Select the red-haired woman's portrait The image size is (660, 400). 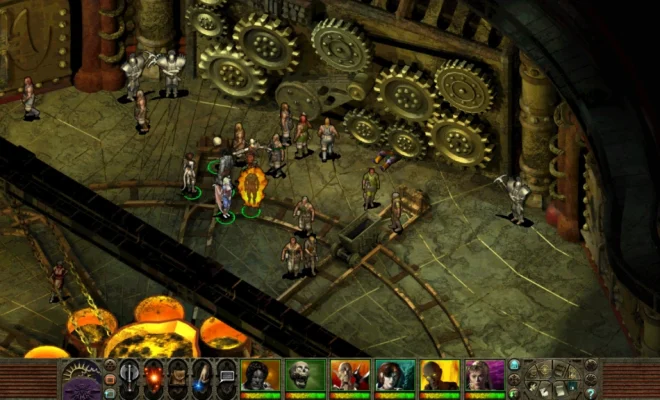pos(395,376)
